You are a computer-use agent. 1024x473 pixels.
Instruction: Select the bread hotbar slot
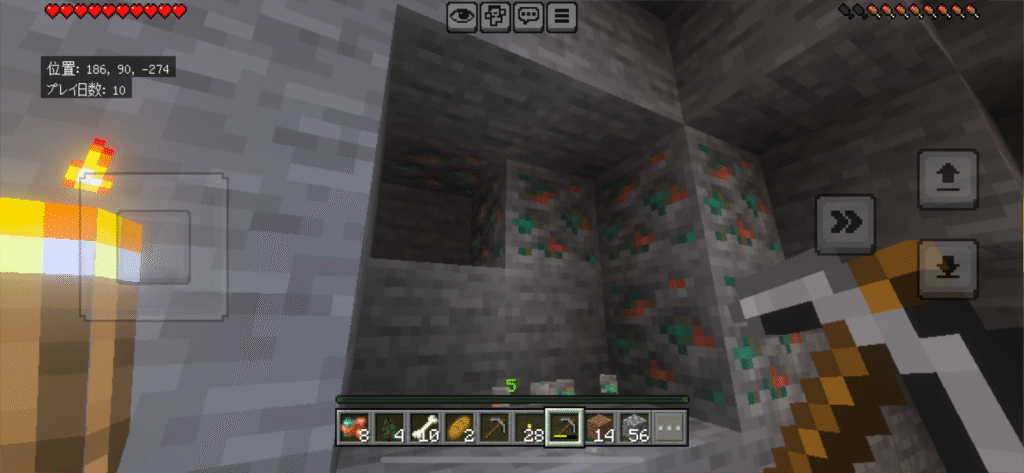[459, 428]
